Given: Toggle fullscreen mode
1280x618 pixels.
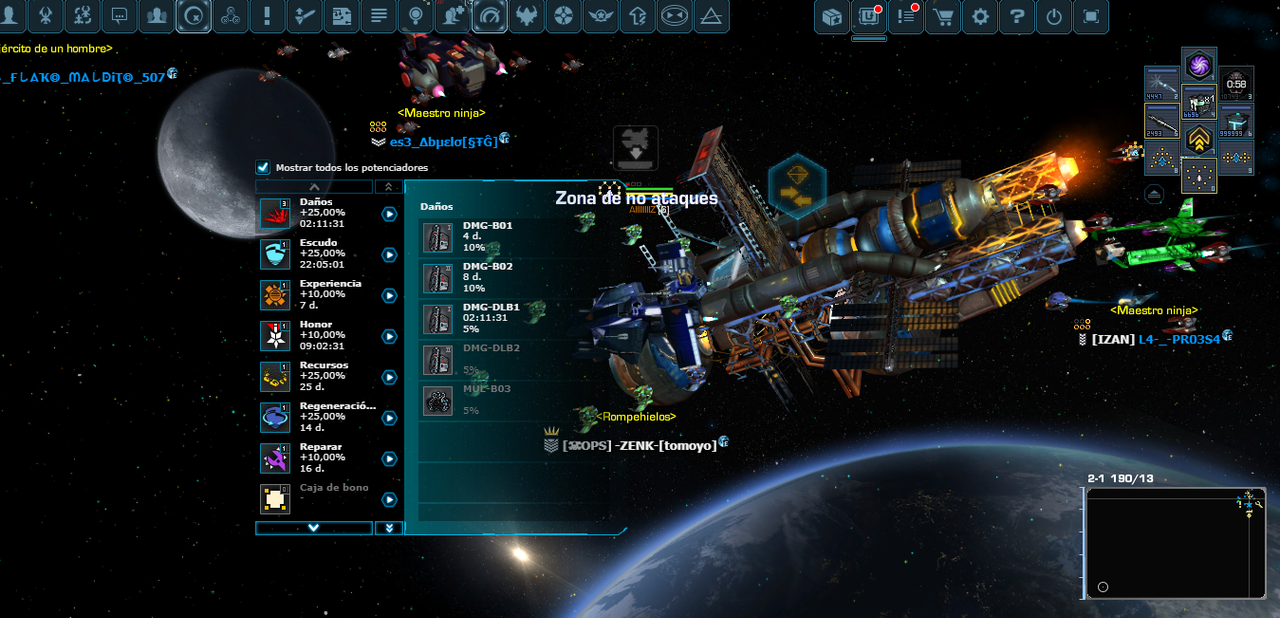Looking at the screenshot, I should point(1091,17).
